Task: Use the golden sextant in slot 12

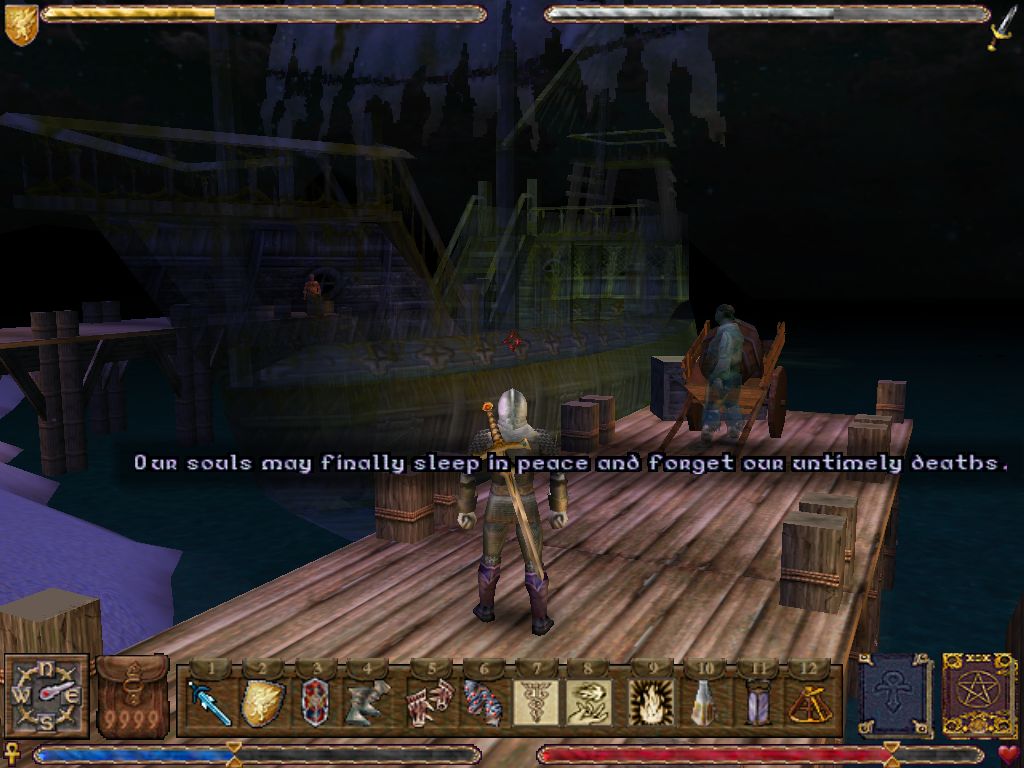Action: tap(807, 701)
